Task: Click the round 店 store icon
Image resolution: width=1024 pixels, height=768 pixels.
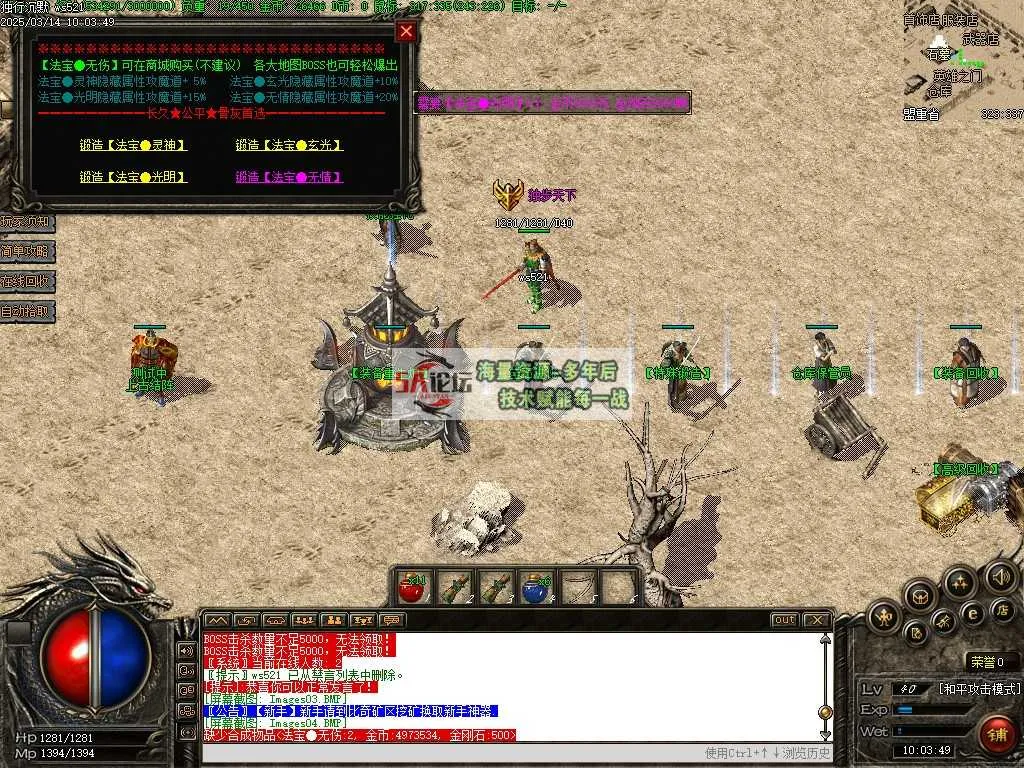Action: (x=1001, y=609)
